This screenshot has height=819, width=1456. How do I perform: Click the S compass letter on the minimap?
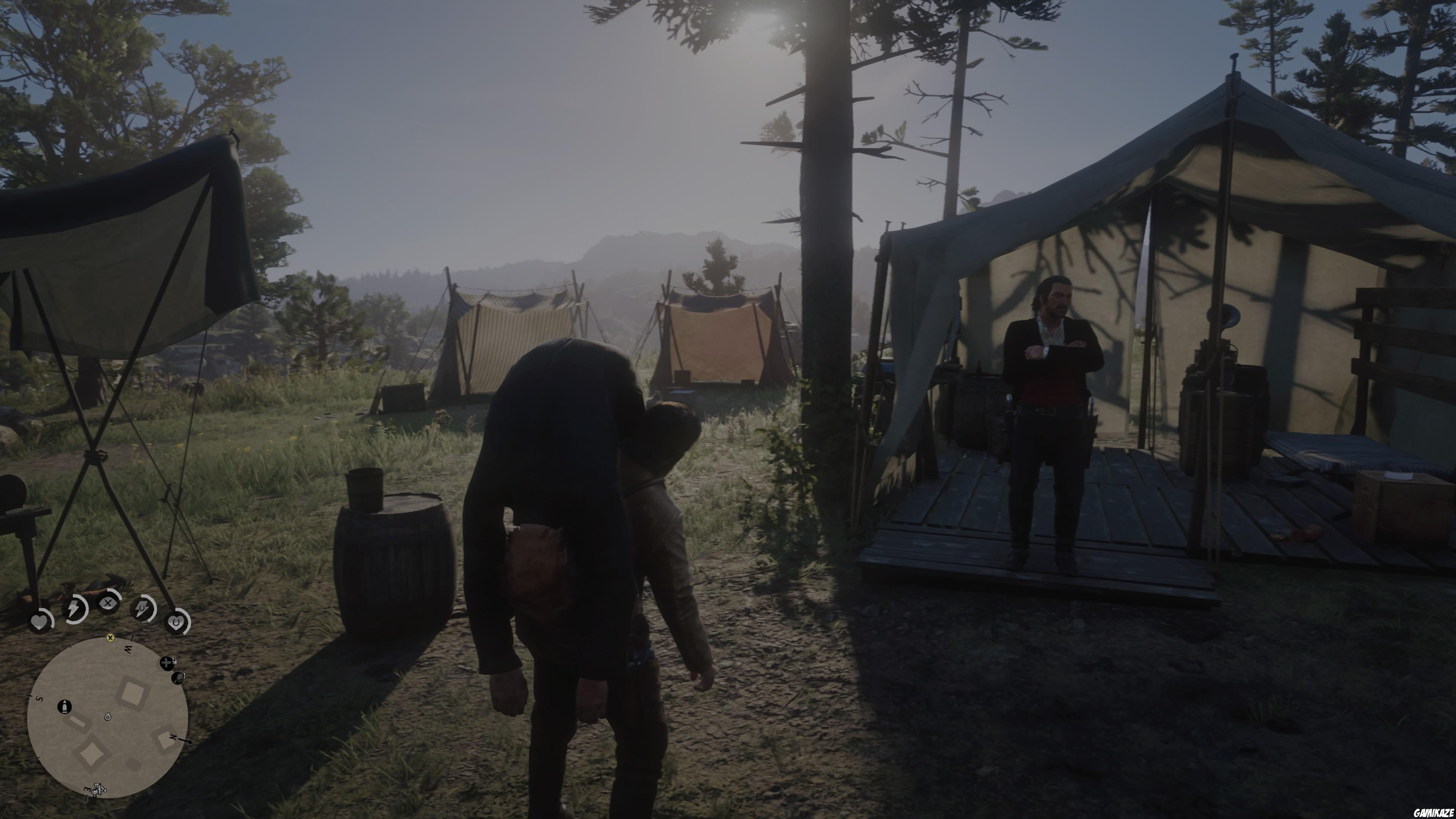pos(39,699)
